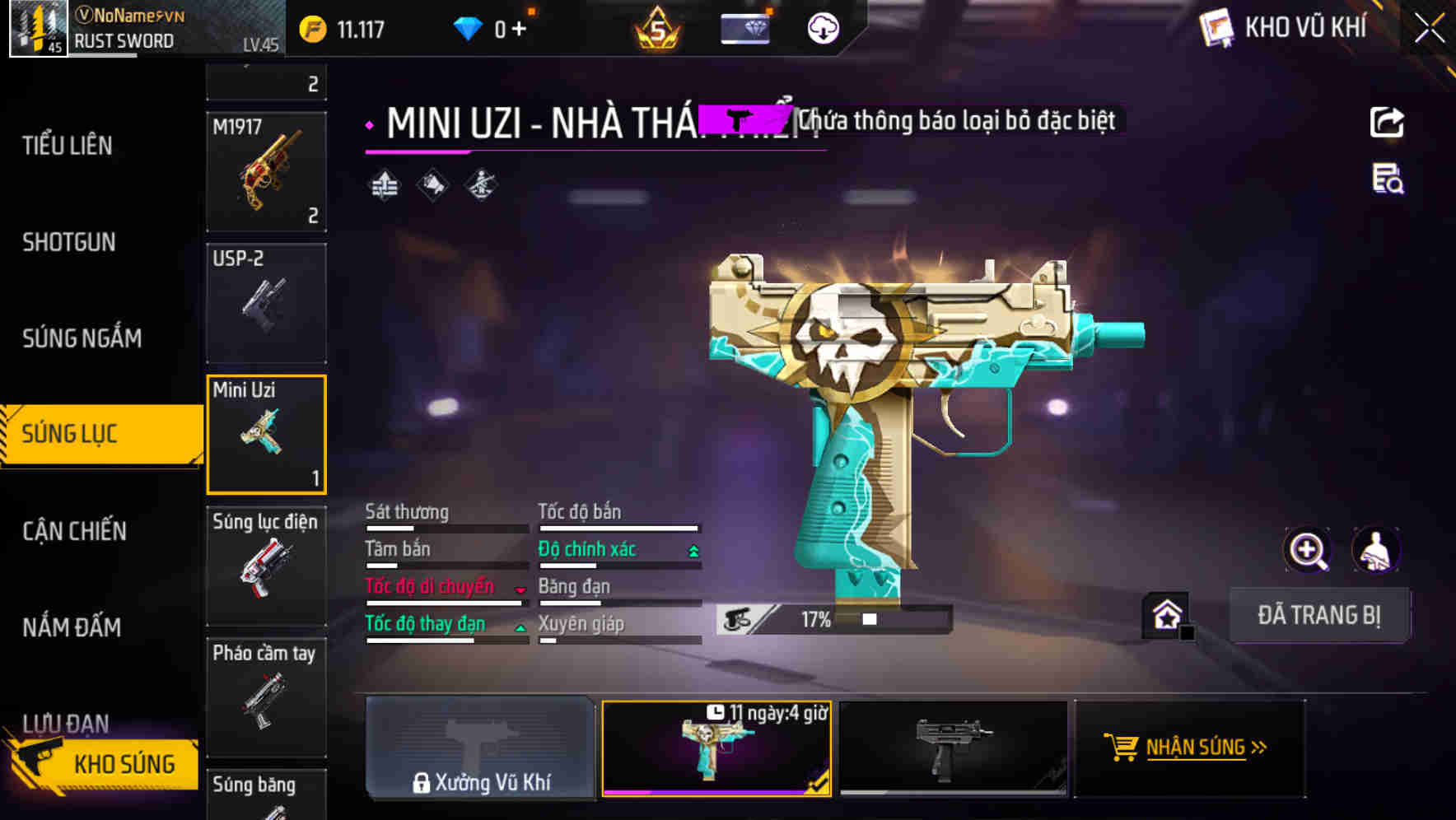This screenshot has width=1456, height=820.
Task: Click the down arrow on Tốc độ di chuyển
Action: pos(519,589)
